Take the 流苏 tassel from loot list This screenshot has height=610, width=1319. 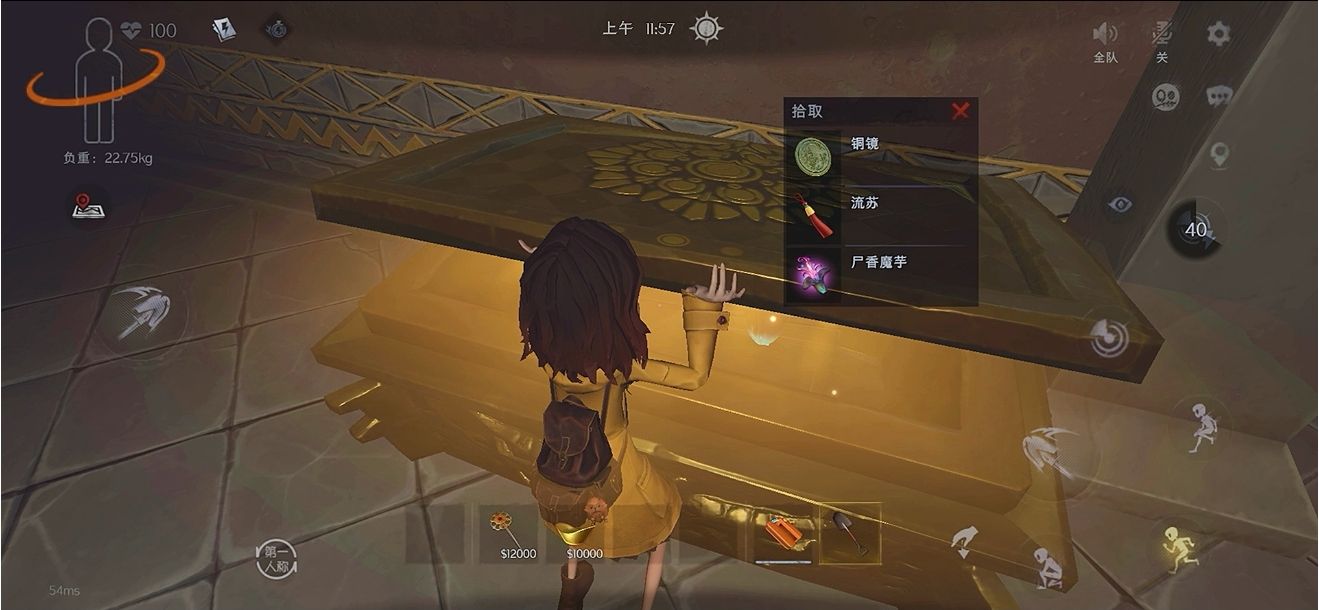pos(813,215)
